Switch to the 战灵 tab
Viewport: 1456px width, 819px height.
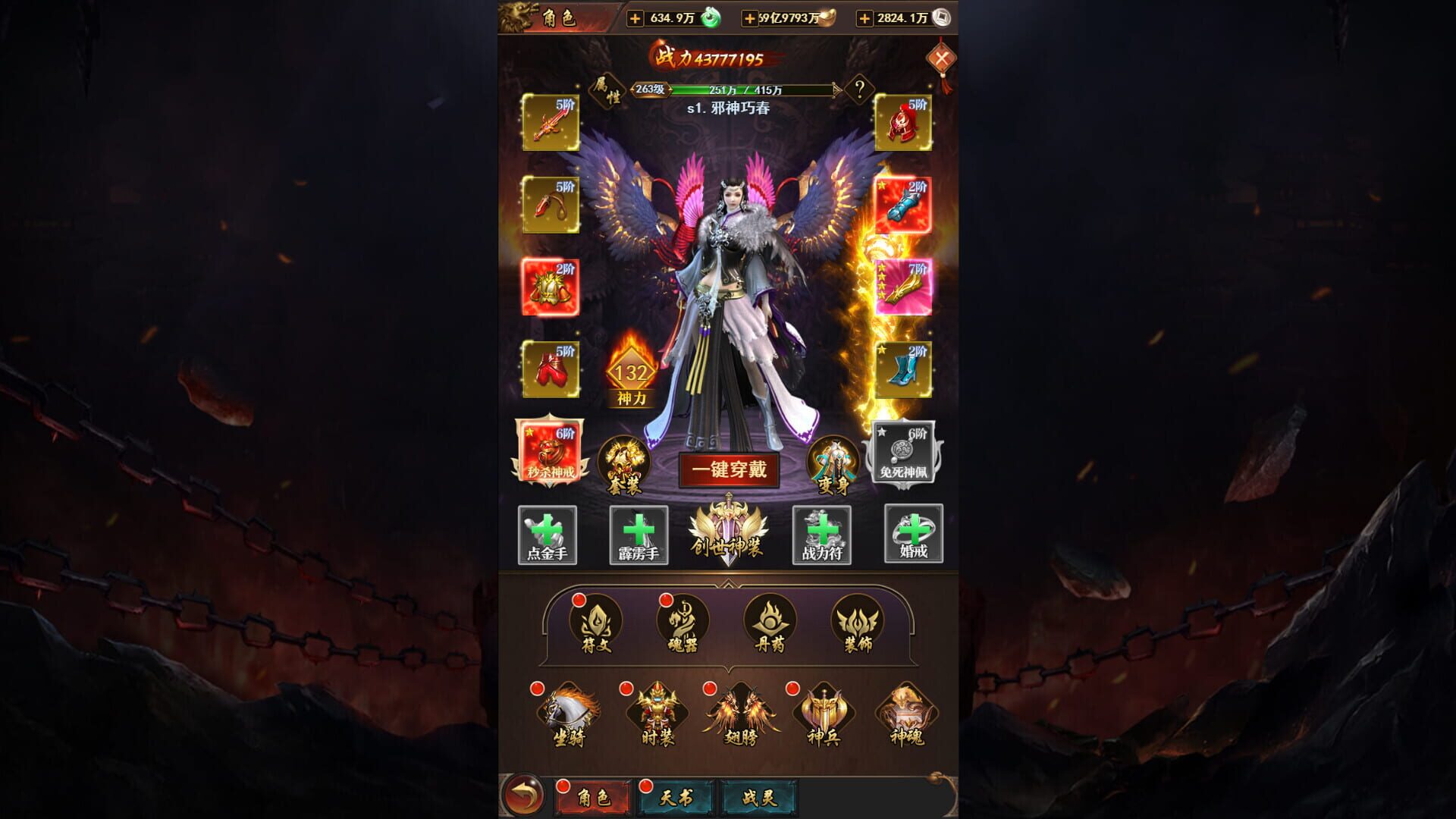pyautogui.click(x=758, y=795)
